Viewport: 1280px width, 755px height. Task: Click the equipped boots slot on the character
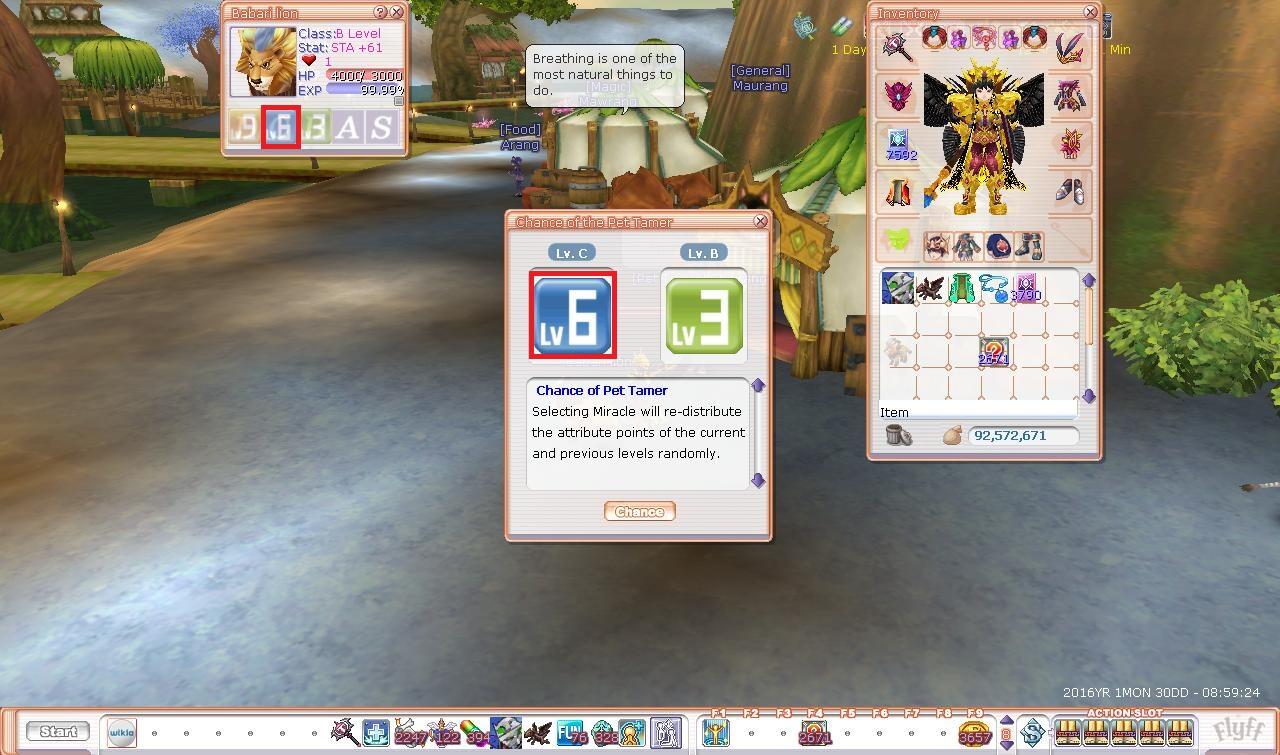coord(1068,190)
